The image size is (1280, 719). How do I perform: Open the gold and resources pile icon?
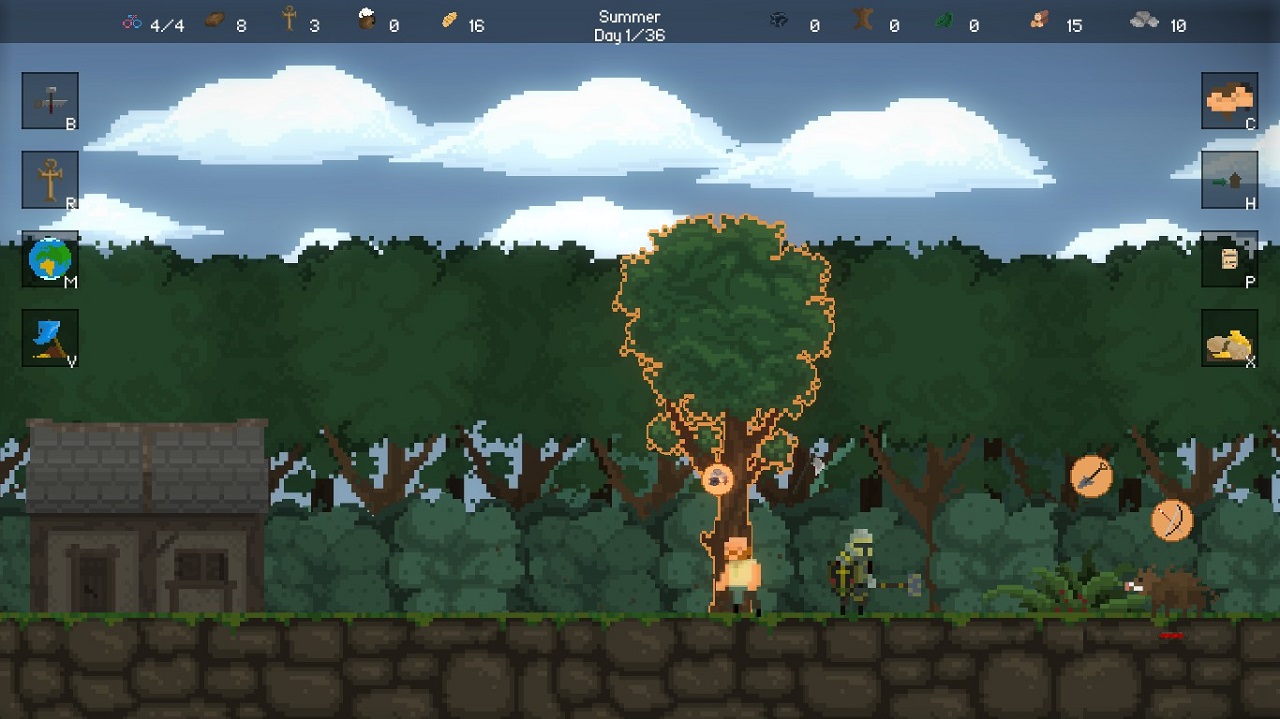click(1229, 338)
